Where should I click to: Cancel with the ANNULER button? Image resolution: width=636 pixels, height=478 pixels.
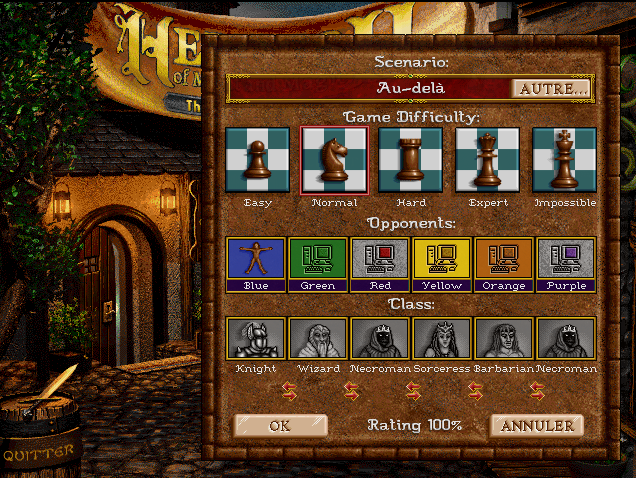click(x=537, y=426)
